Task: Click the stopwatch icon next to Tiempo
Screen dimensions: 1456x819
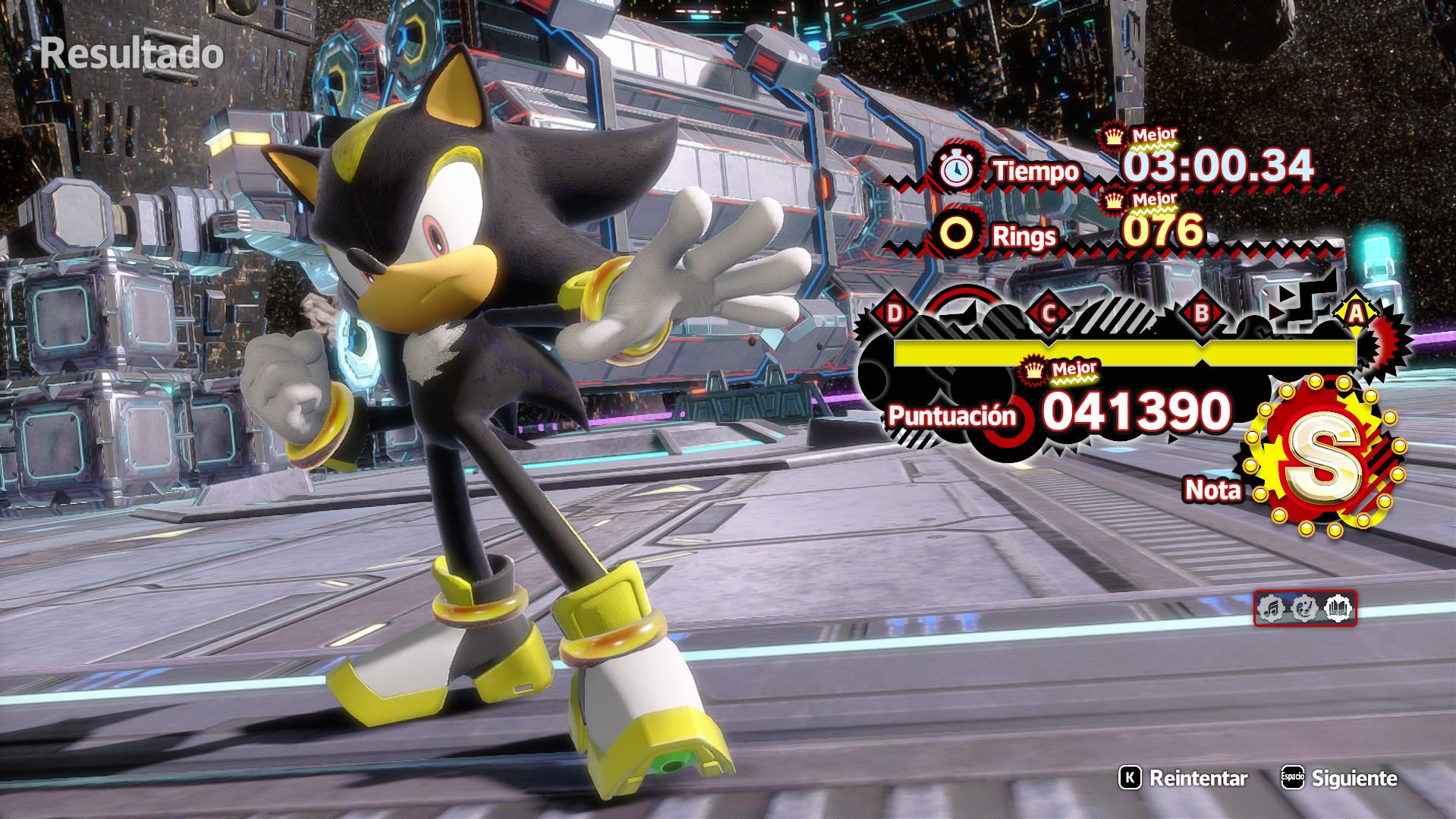Action: [958, 169]
